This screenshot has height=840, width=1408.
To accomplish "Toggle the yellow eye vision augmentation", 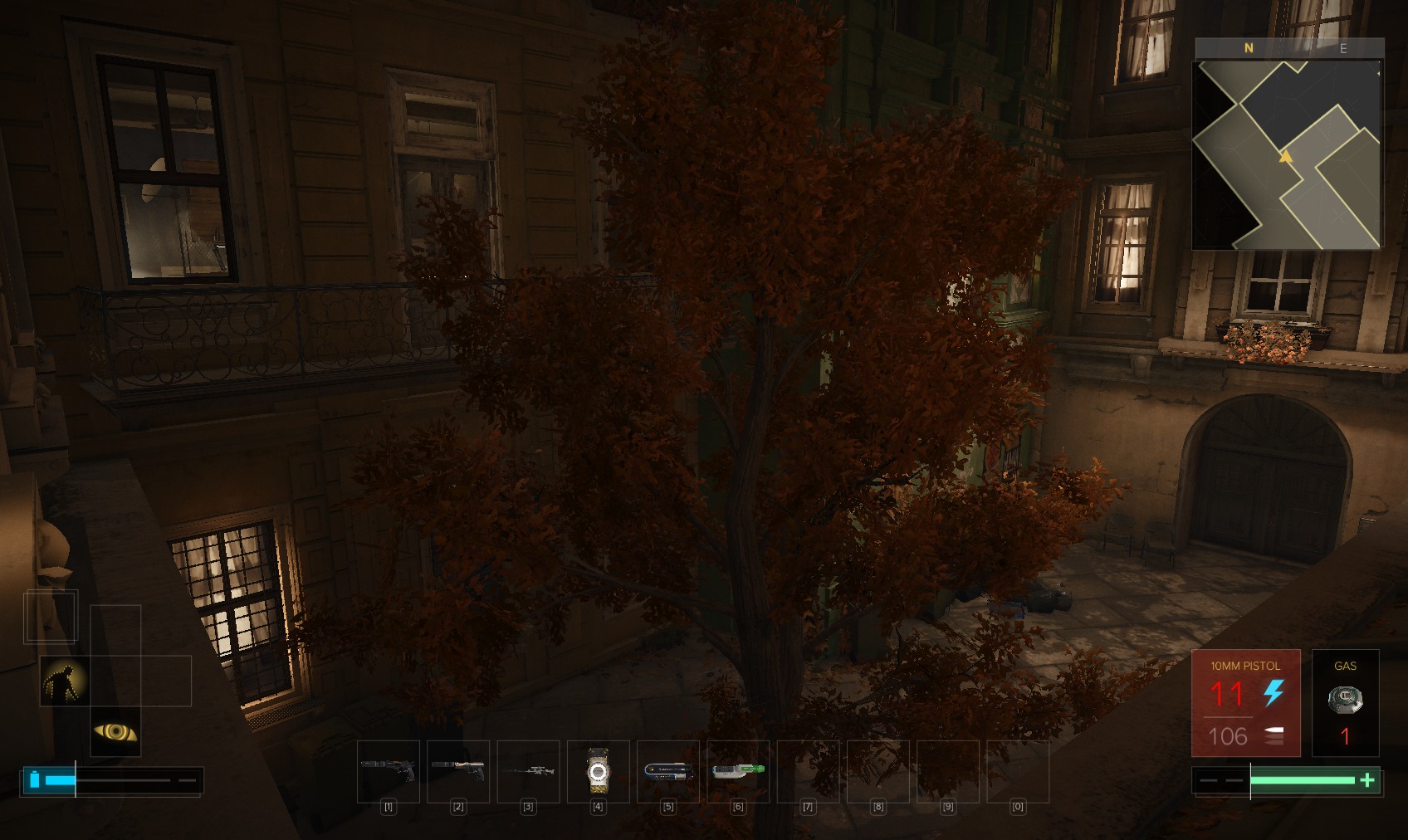I will (115, 731).
